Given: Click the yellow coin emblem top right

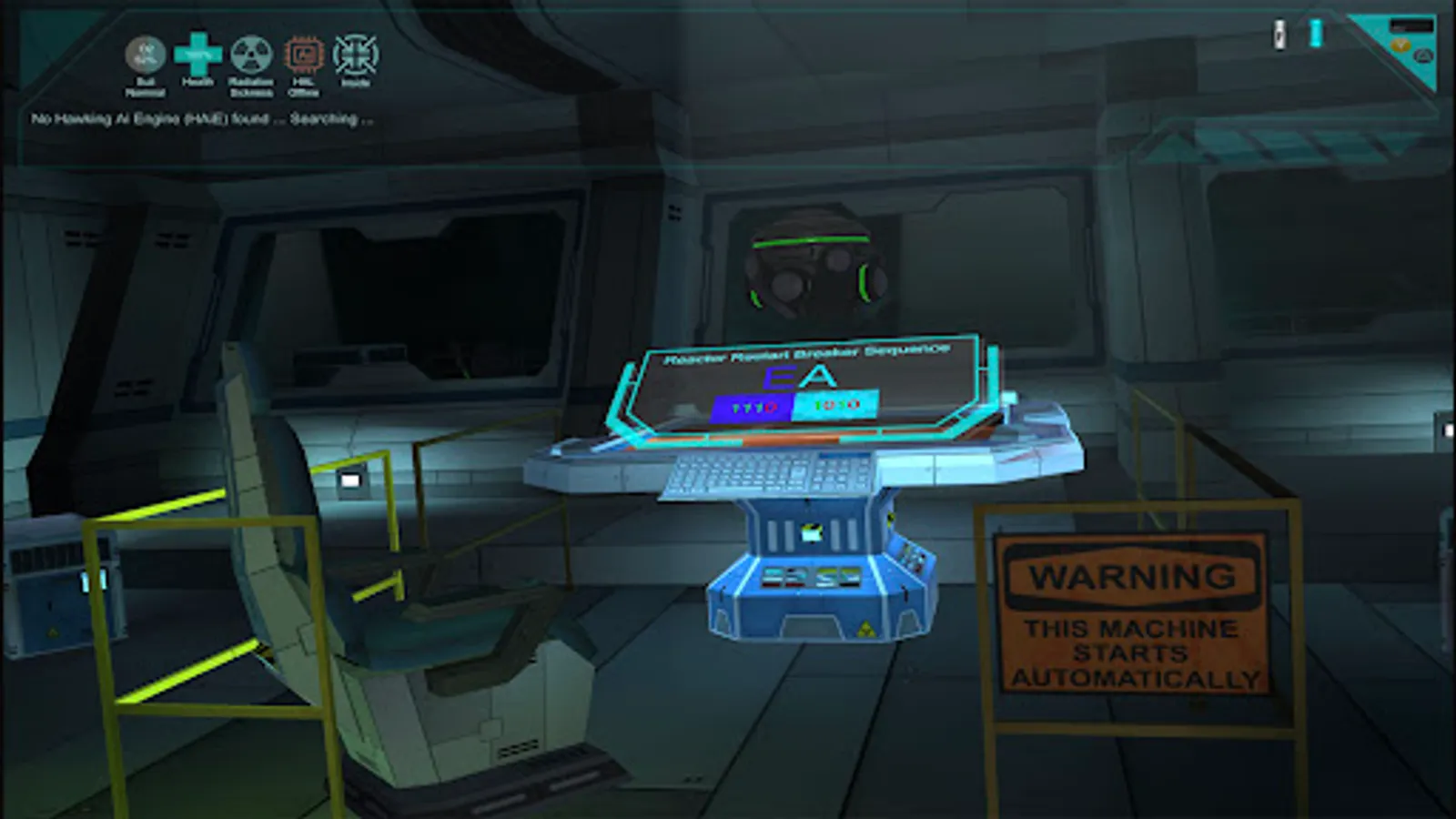Looking at the screenshot, I should (1400, 44).
